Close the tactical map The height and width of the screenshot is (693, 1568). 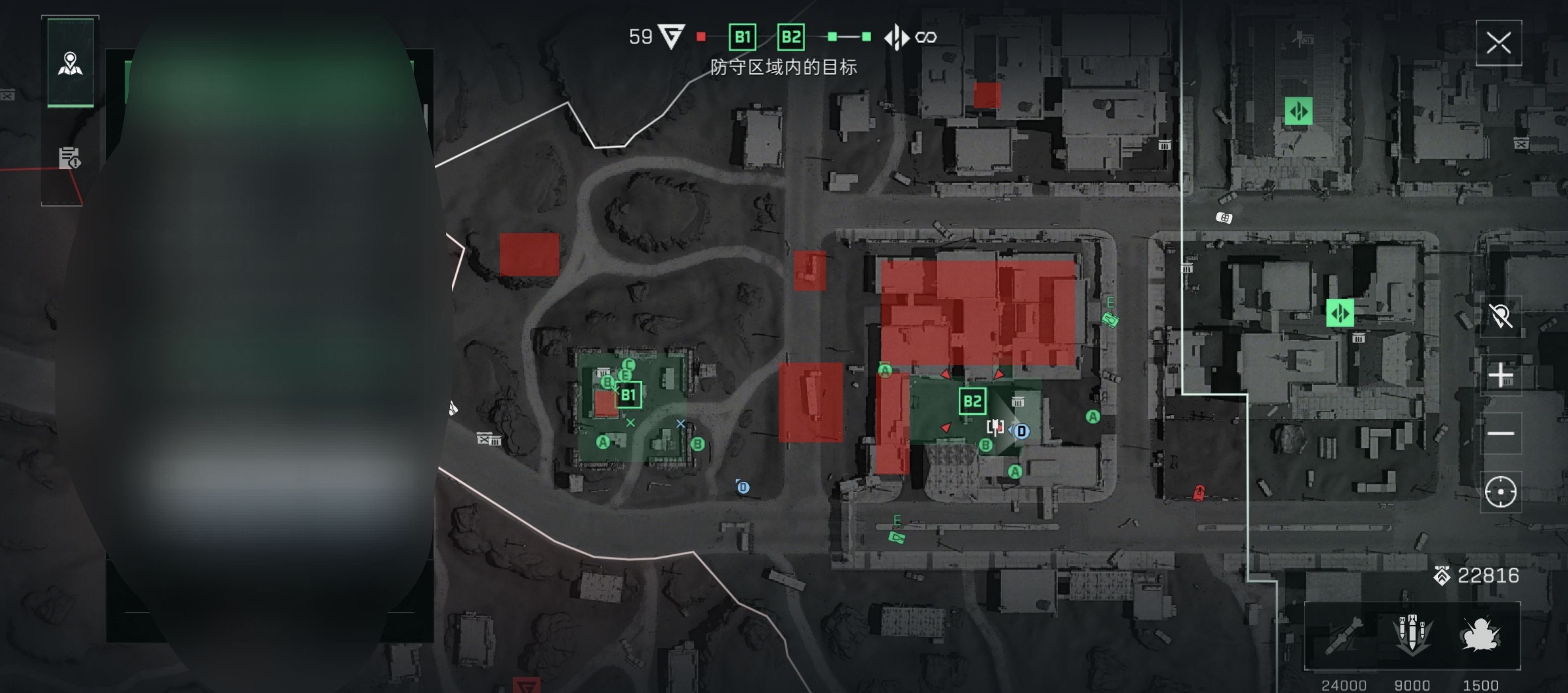click(1498, 43)
